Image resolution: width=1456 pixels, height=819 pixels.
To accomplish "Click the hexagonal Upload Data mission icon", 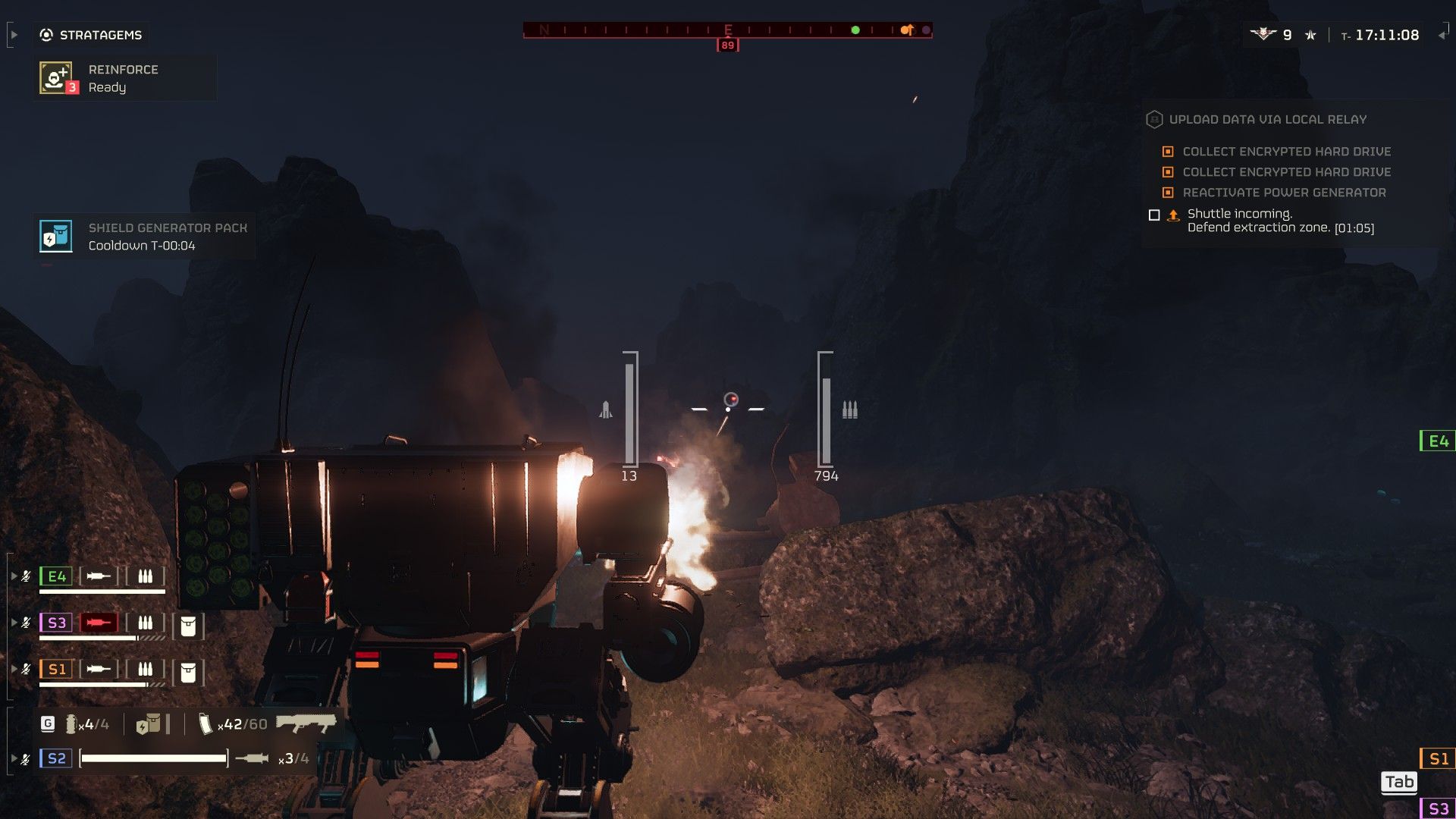I will [1154, 119].
